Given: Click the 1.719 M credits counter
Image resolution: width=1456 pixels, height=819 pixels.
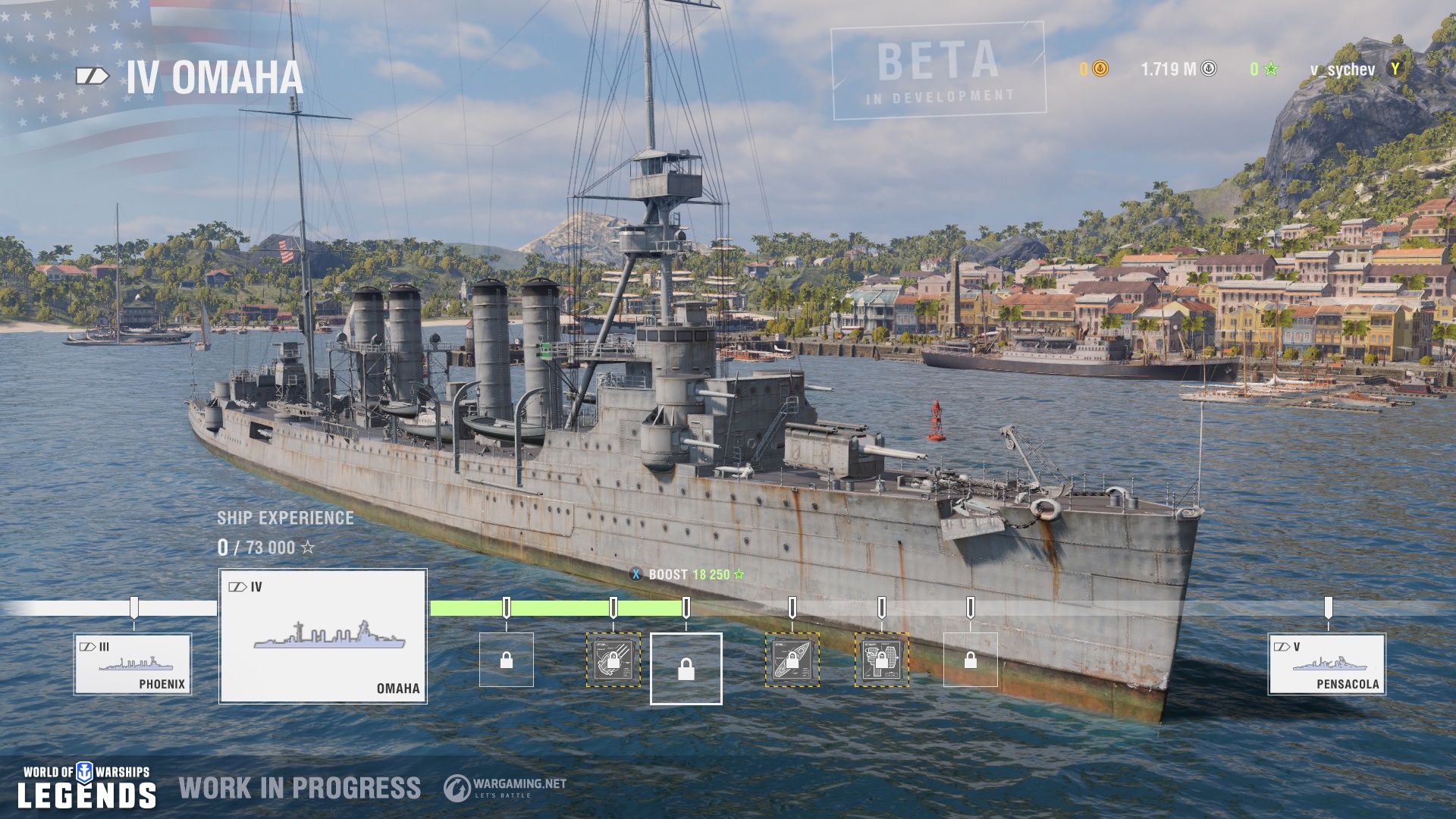Looking at the screenshot, I should [1178, 70].
